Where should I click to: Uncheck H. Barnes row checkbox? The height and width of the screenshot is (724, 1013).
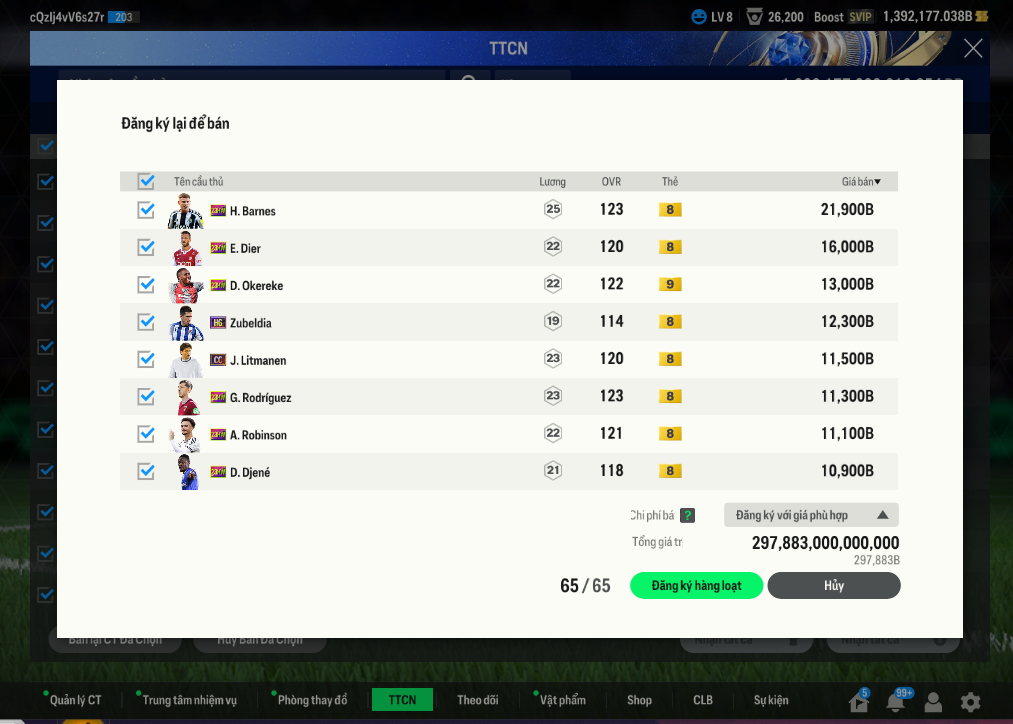click(x=146, y=210)
